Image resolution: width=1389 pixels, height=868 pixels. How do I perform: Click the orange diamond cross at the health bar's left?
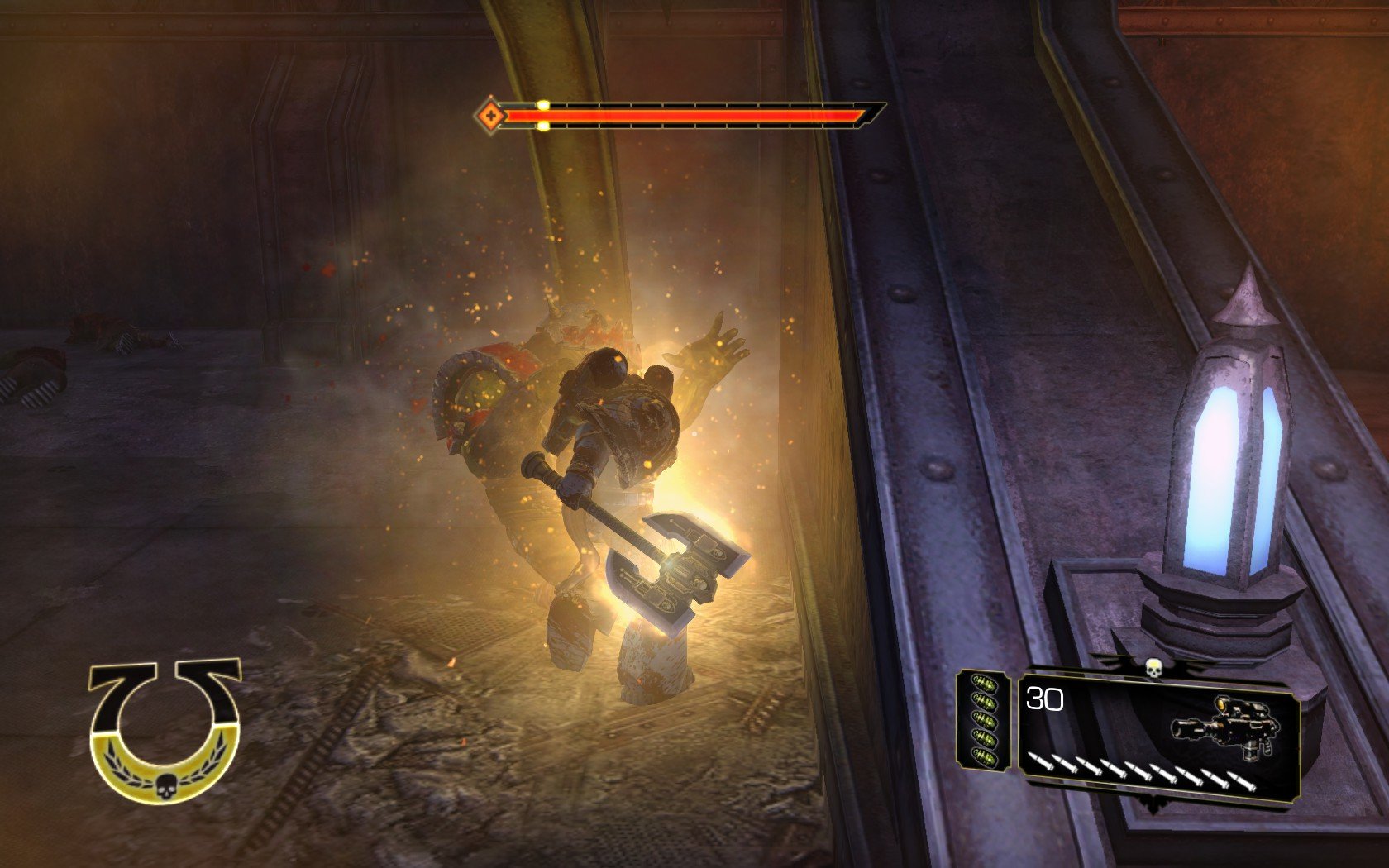[491, 116]
